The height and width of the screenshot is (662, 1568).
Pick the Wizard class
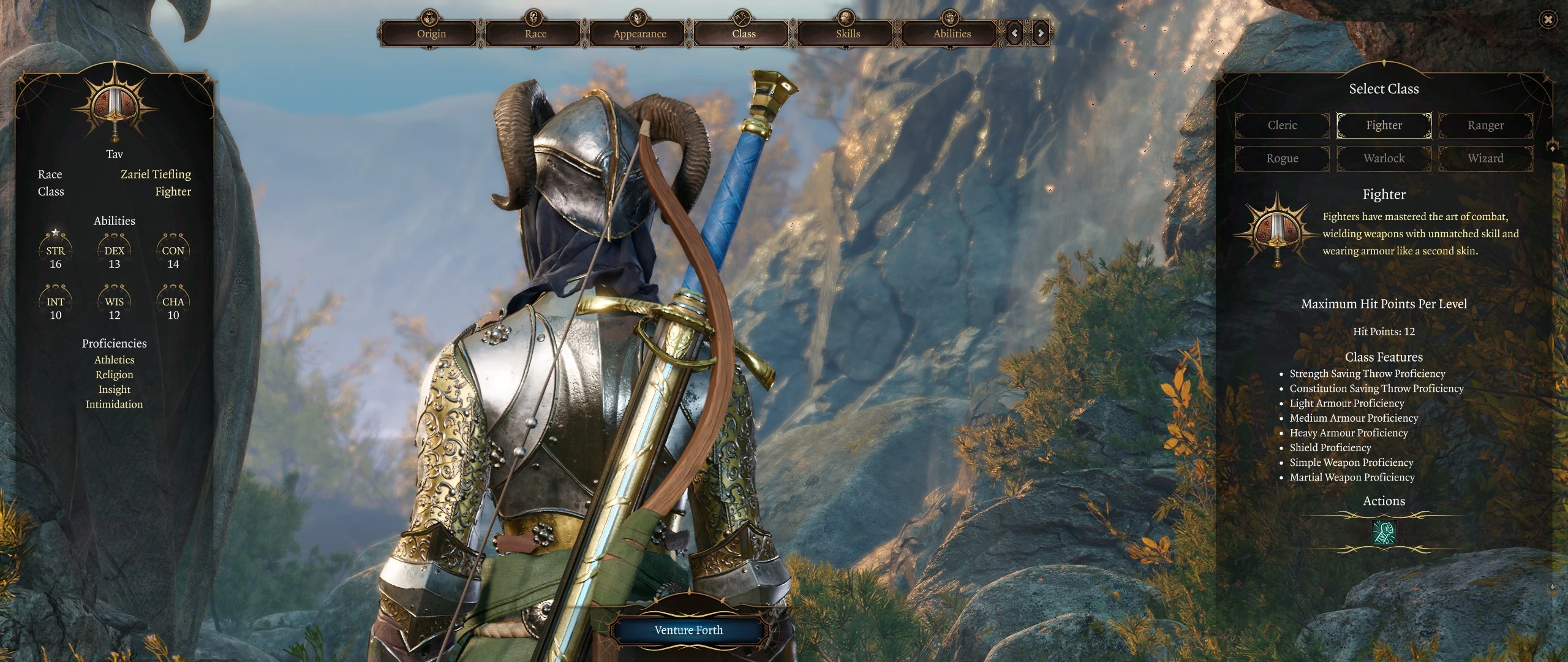point(1485,158)
